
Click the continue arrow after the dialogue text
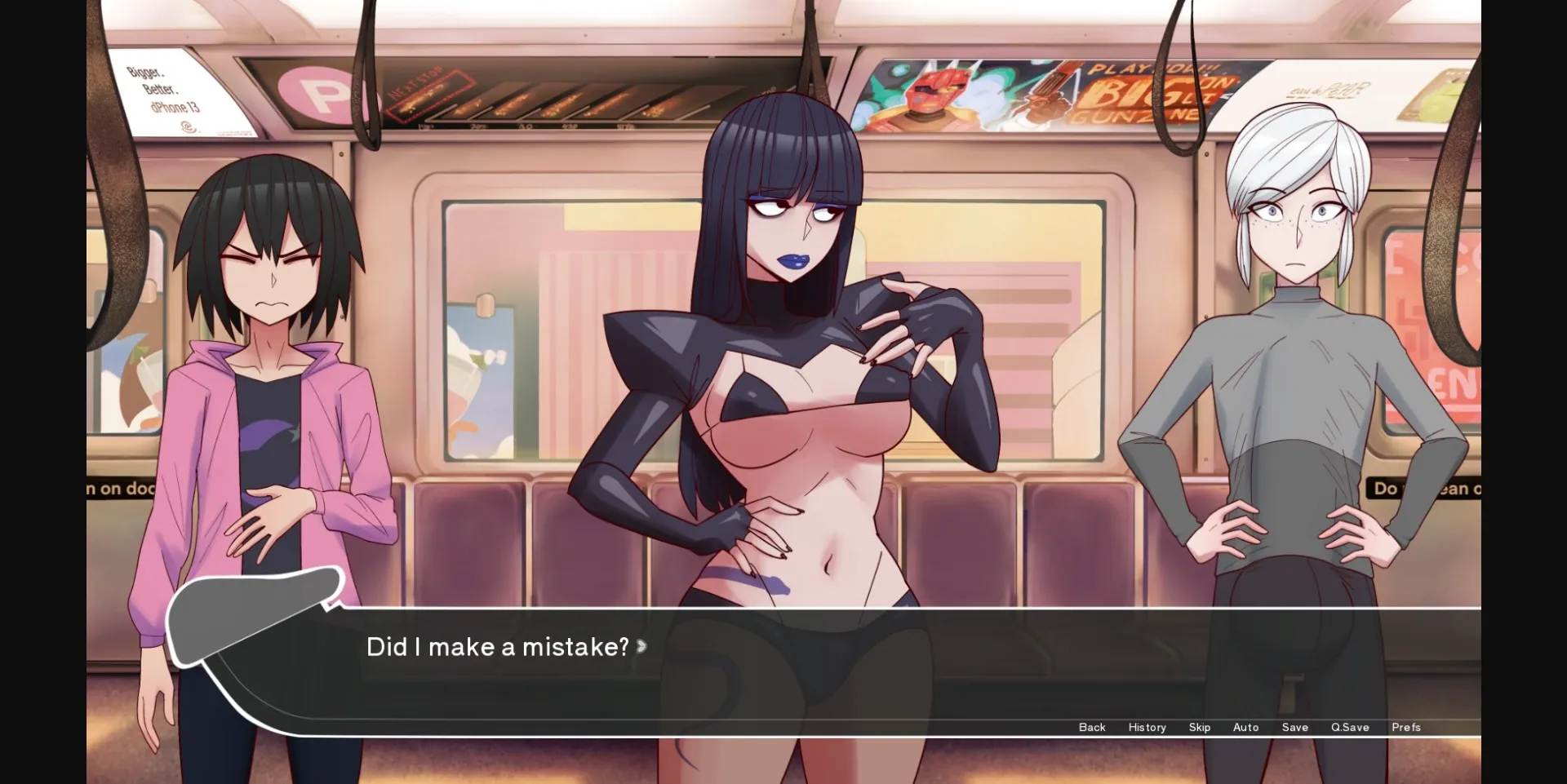click(643, 648)
